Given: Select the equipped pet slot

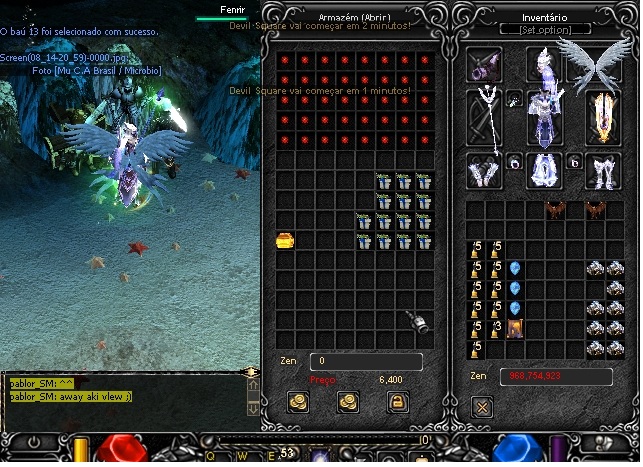Looking at the screenshot, I should (485, 65).
